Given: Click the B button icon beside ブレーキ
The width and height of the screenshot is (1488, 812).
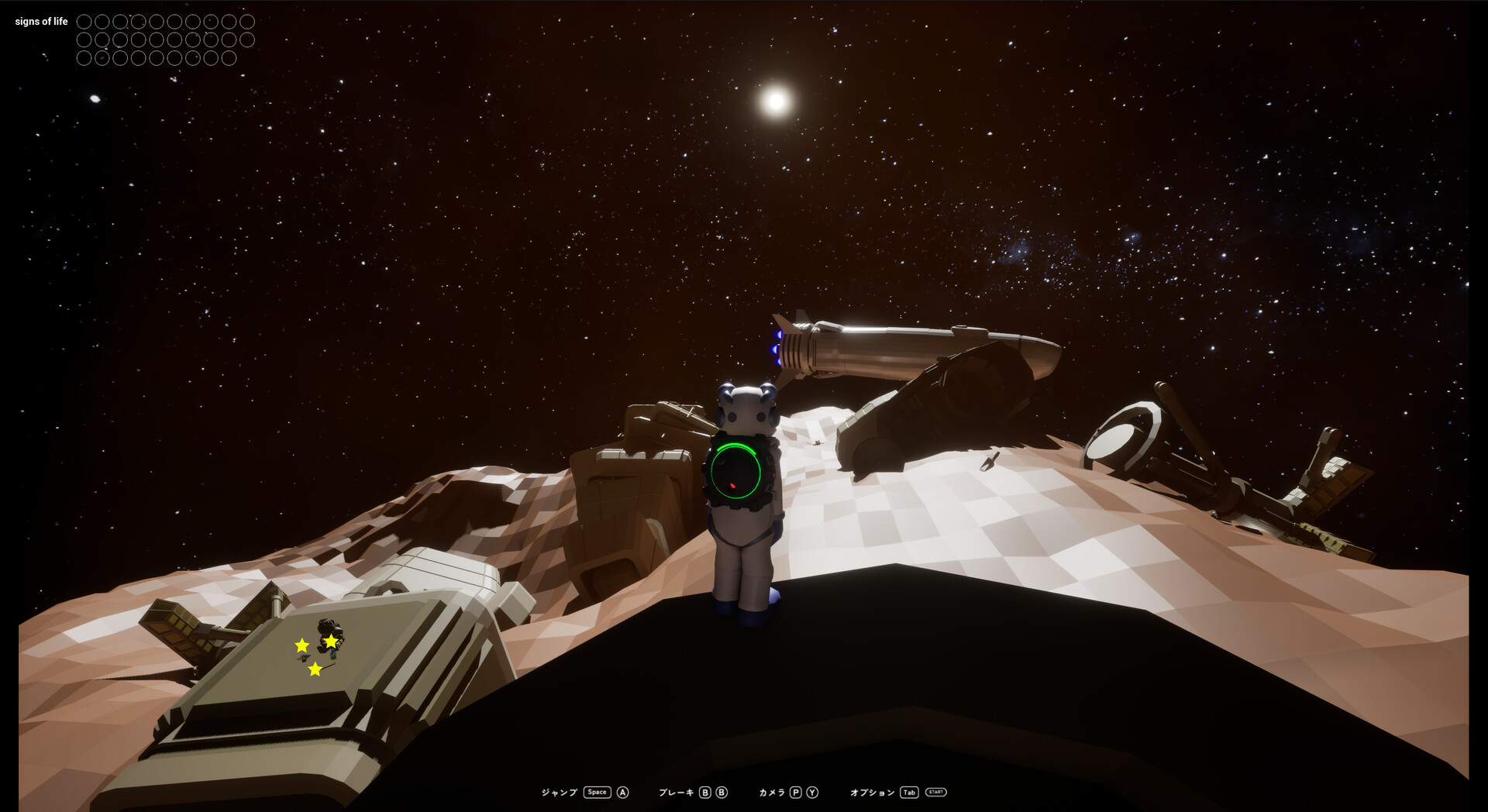Looking at the screenshot, I should click(704, 791).
